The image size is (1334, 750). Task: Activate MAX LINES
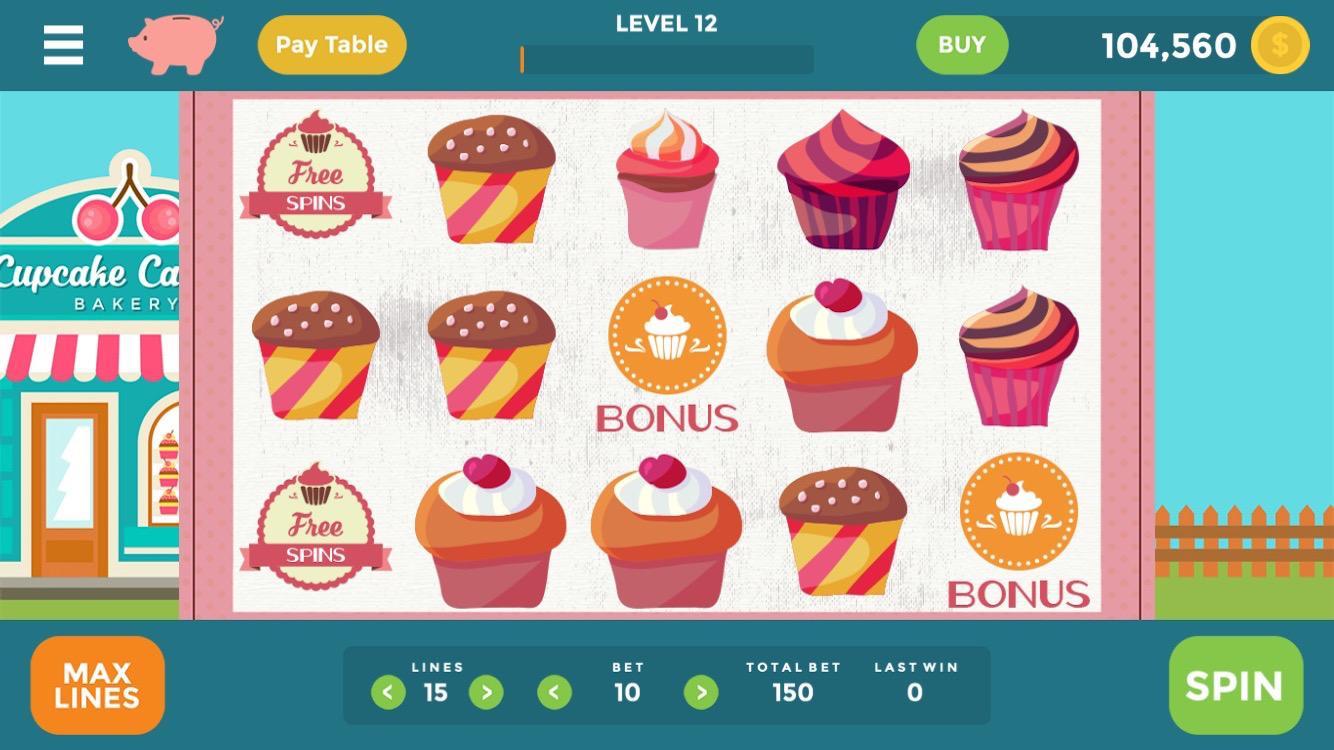point(97,685)
